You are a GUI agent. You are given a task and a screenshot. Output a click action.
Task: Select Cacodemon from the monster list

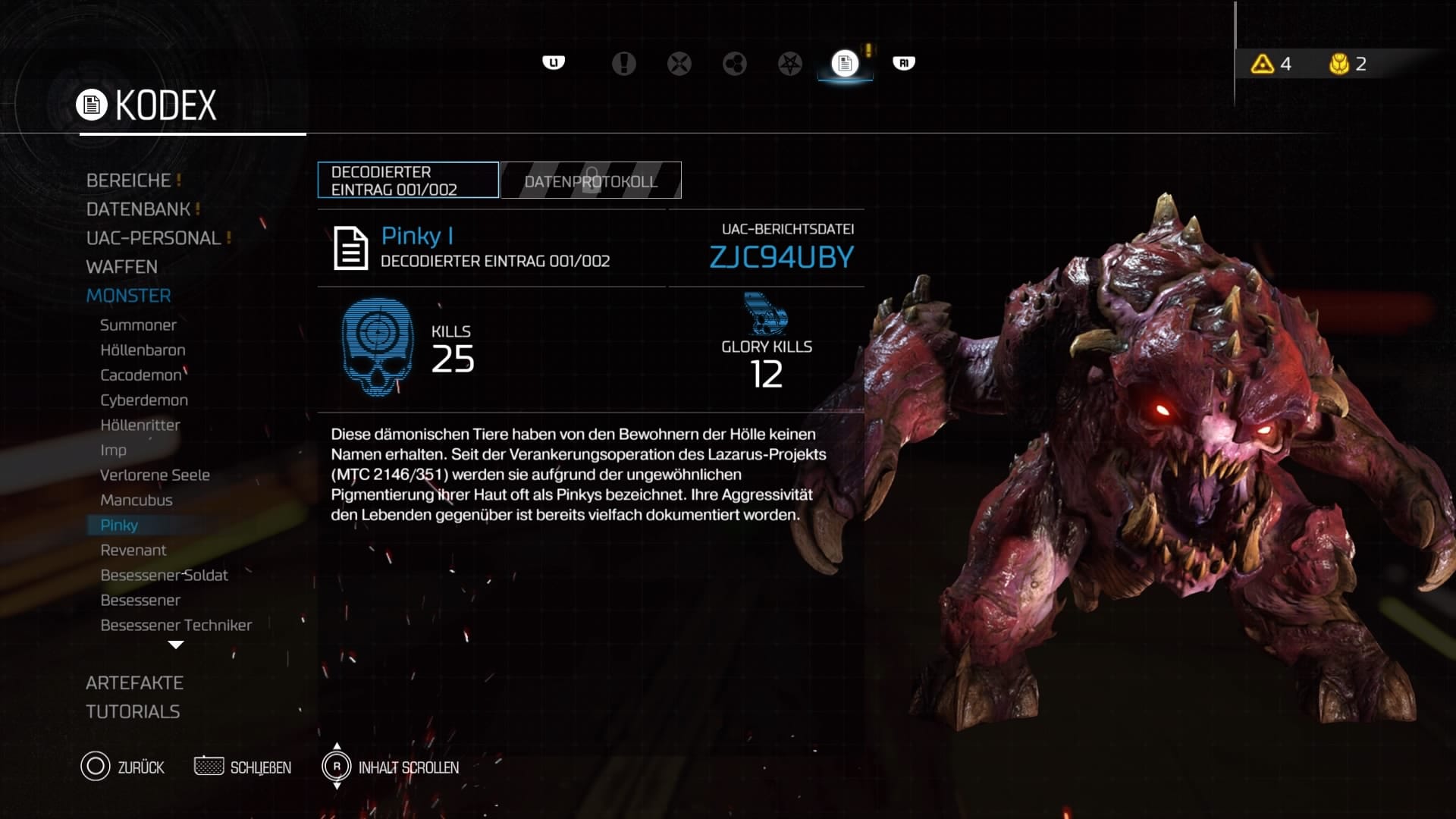point(141,375)
